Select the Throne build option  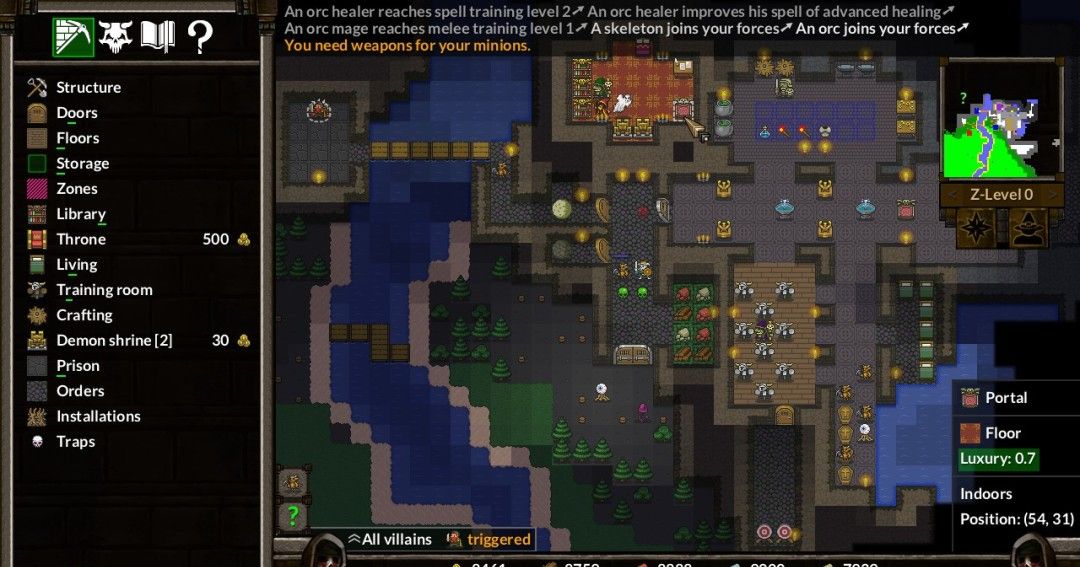[x=80, y=239]
